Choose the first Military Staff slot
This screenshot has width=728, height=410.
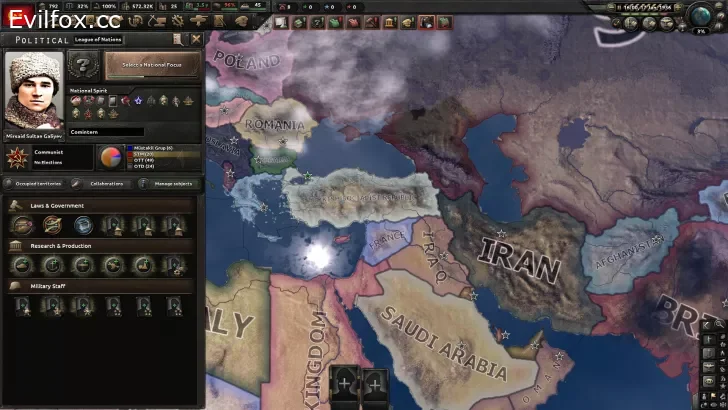pos(22,305)
